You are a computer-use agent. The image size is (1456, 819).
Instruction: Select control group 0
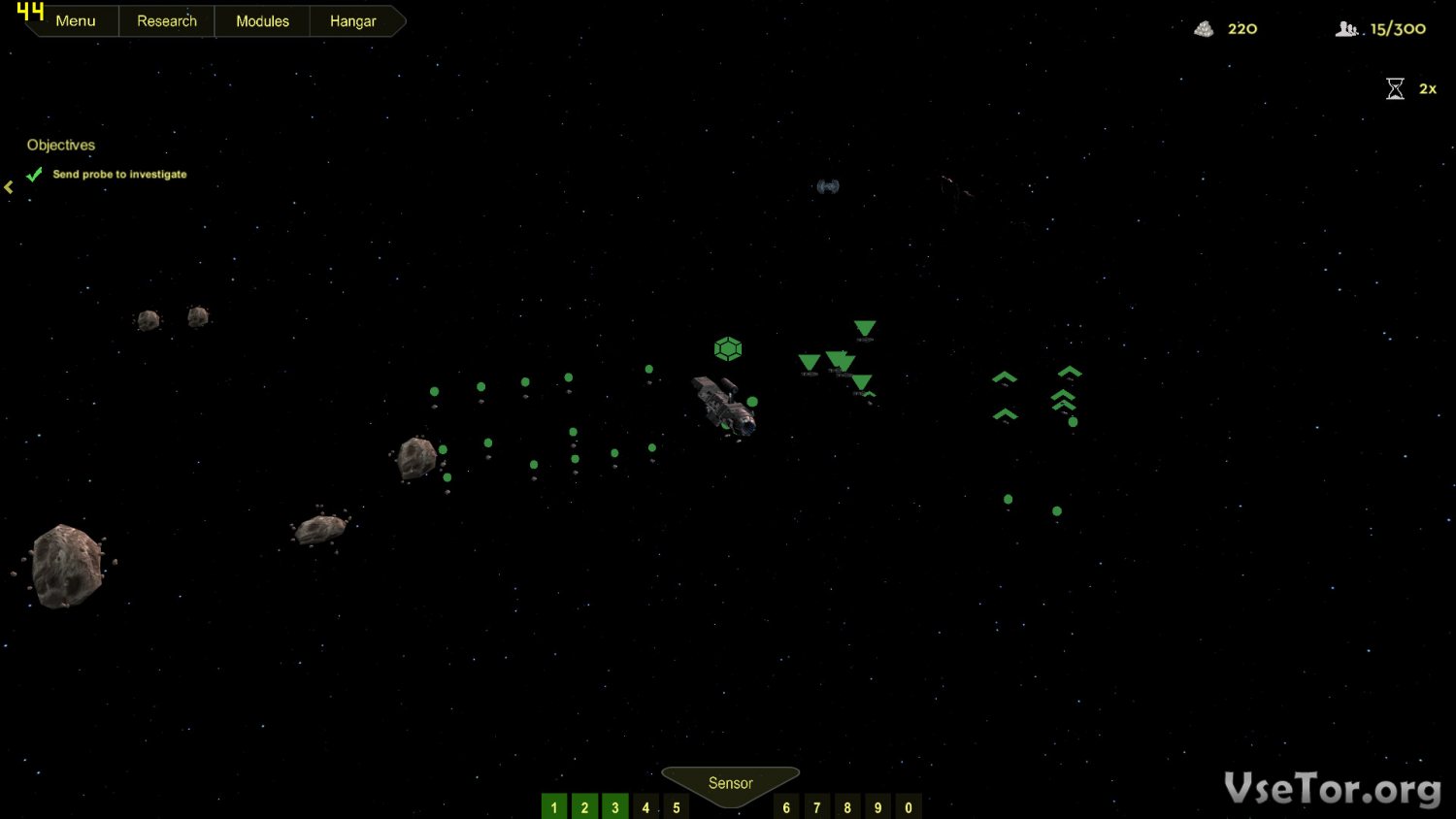909,807
